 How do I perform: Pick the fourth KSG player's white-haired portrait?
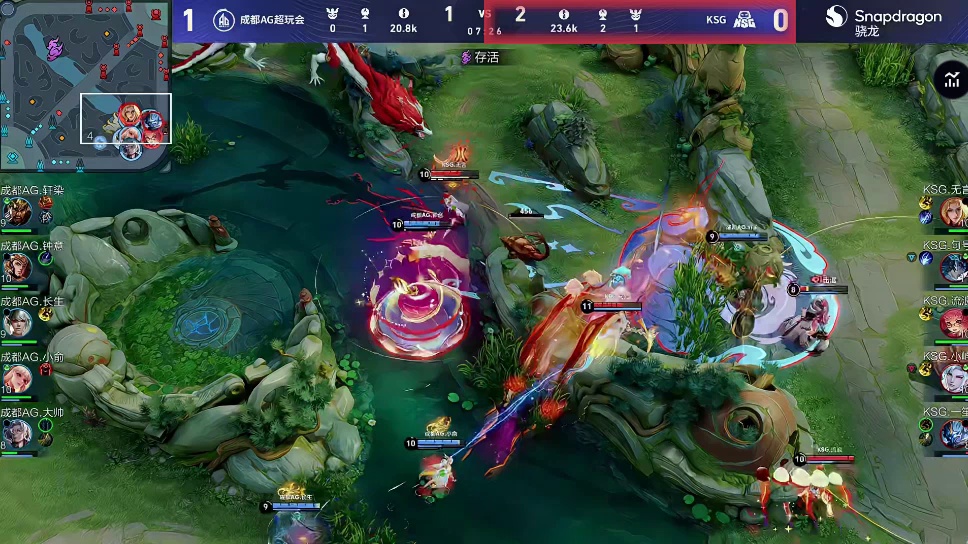[952, 377]
